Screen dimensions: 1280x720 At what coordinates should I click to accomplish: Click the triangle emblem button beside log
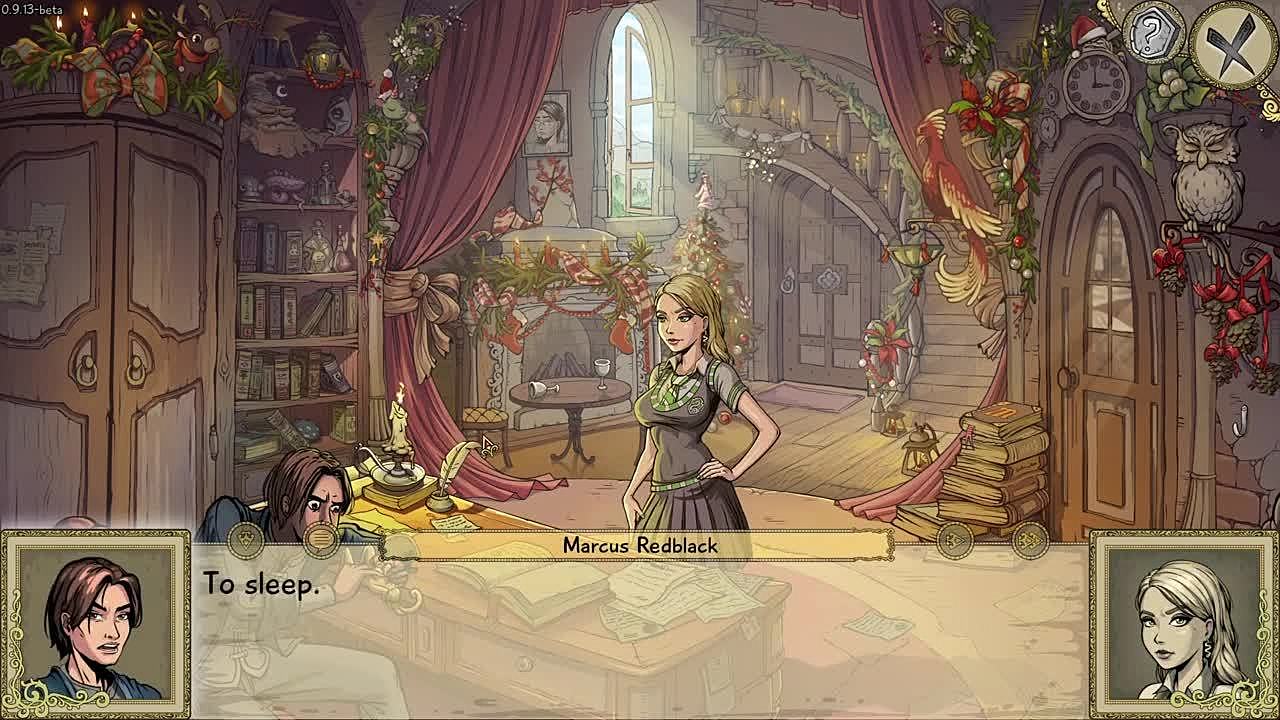[246, 541]
